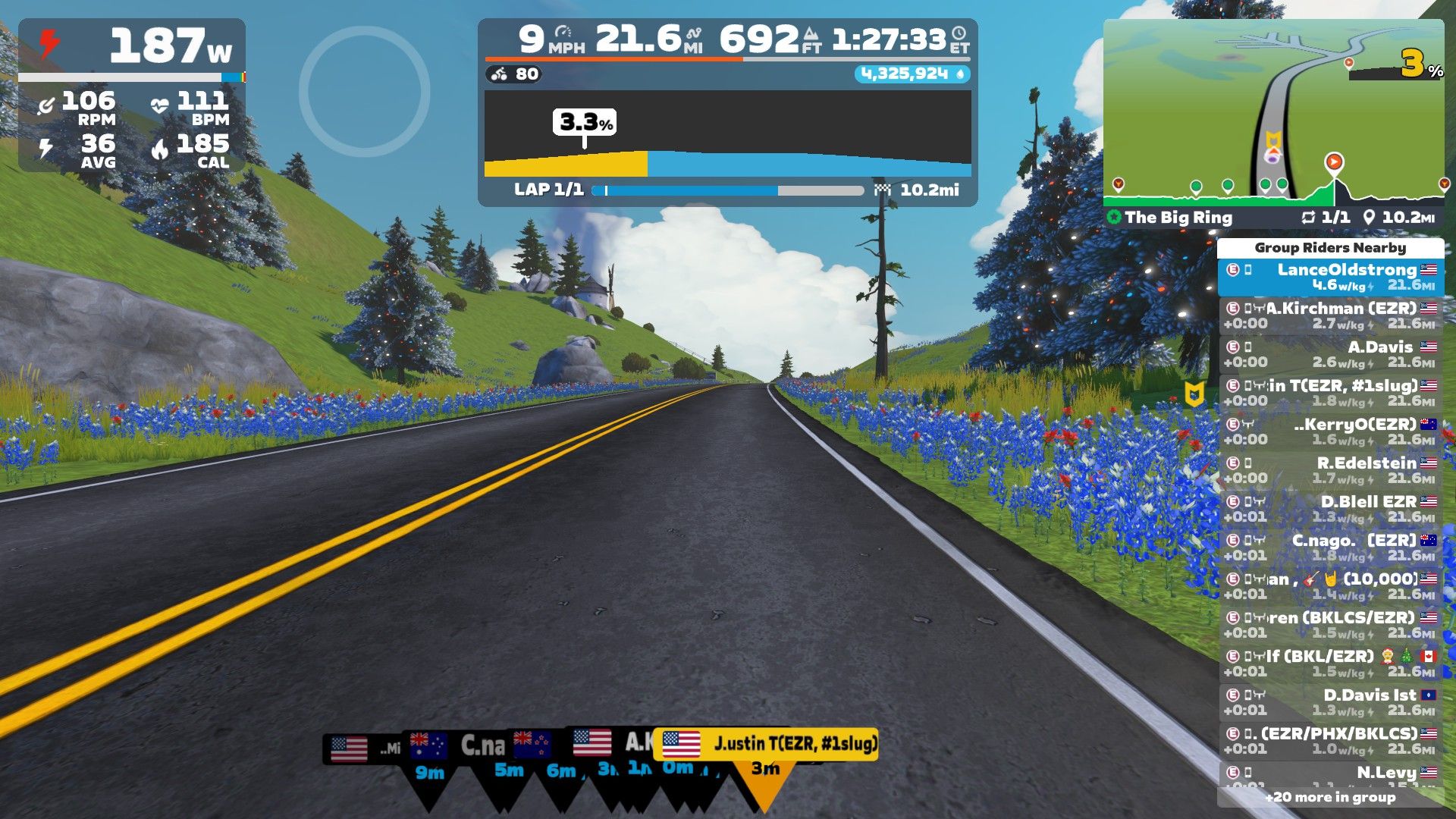Choose D.Davis Ist rider row

point(1331,702)
